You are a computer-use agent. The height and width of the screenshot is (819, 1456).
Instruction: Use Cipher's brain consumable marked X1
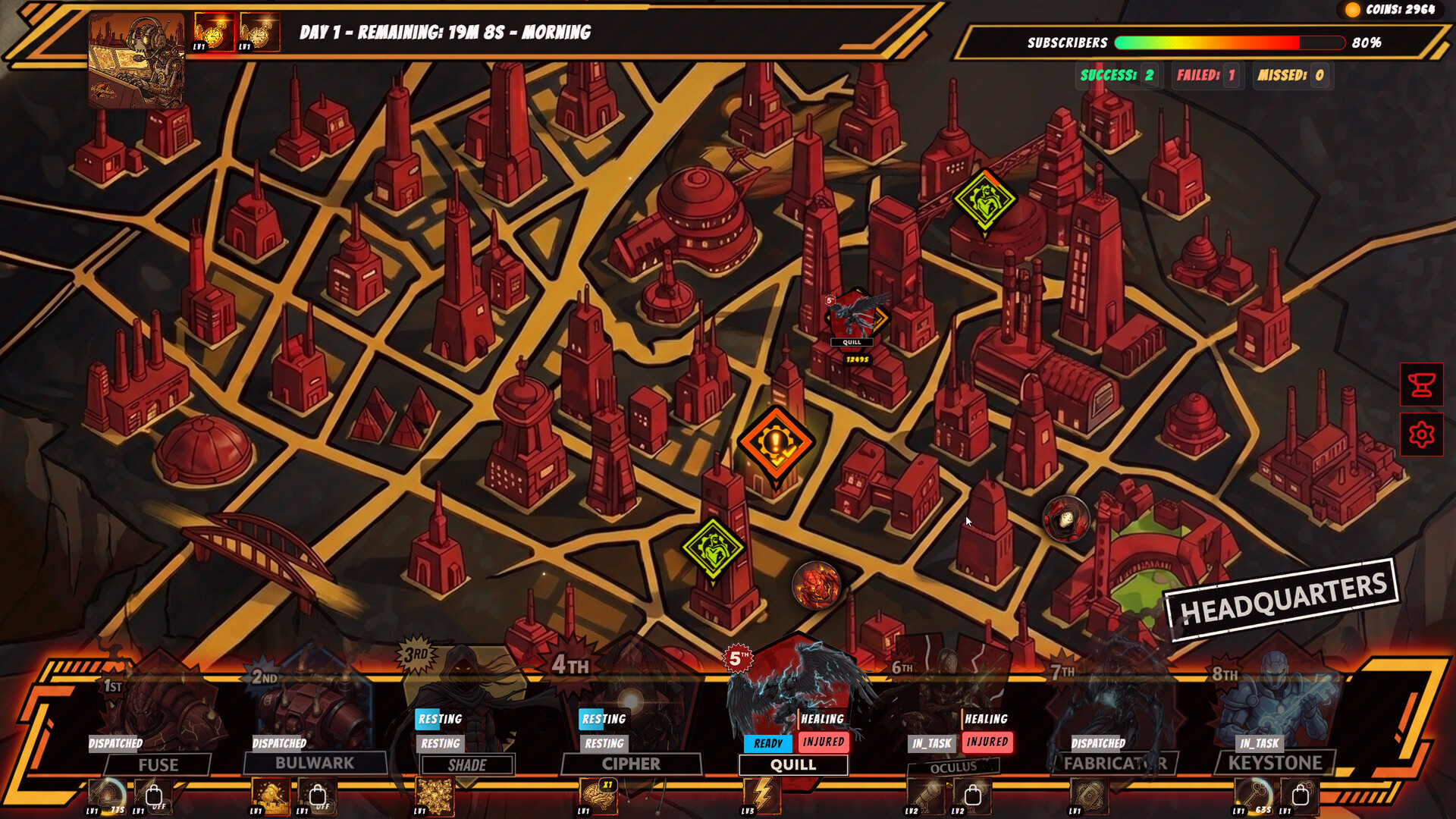599,798
